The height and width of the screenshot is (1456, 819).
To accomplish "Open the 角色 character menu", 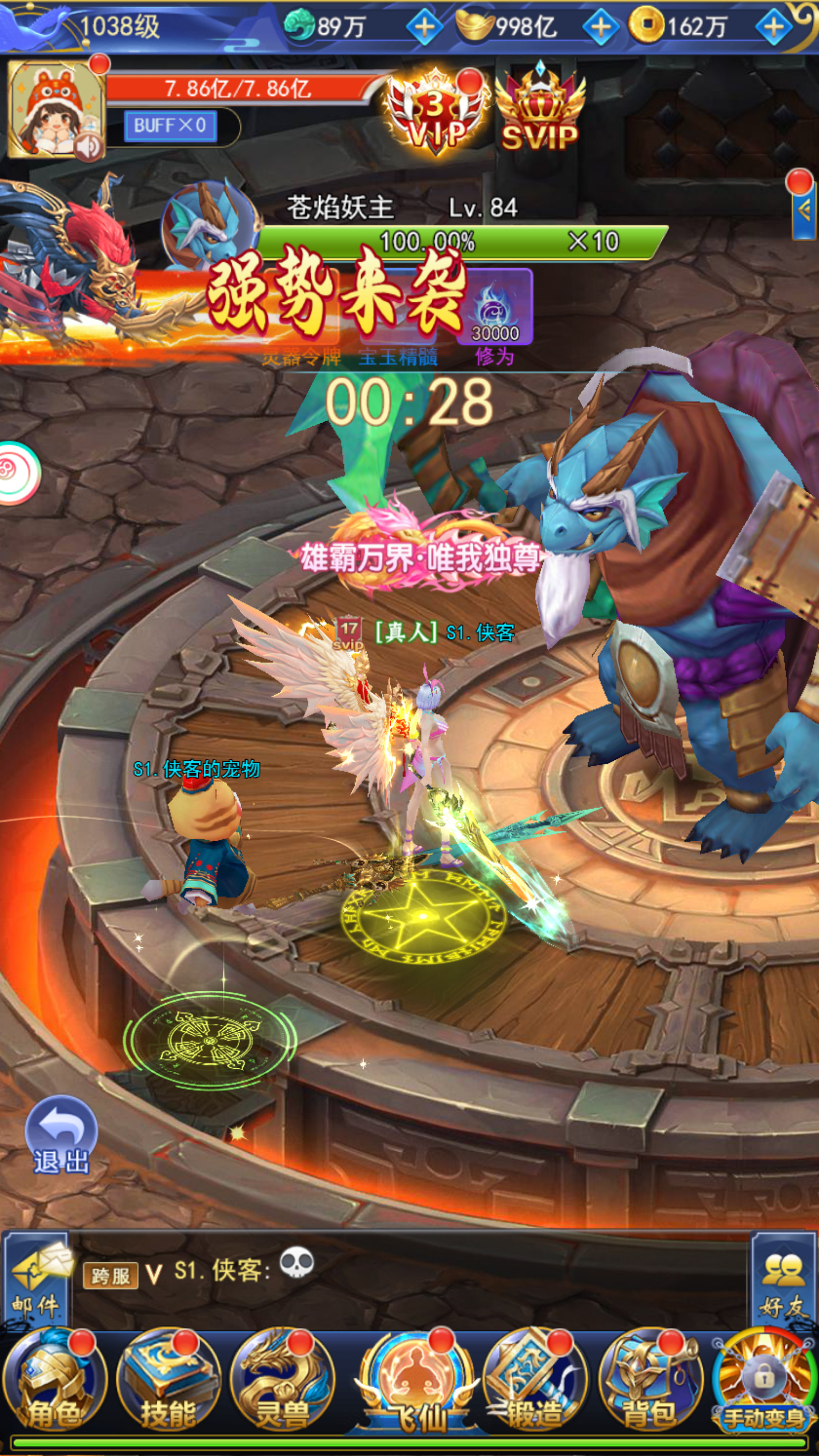I will click(x=54, y=1379).
